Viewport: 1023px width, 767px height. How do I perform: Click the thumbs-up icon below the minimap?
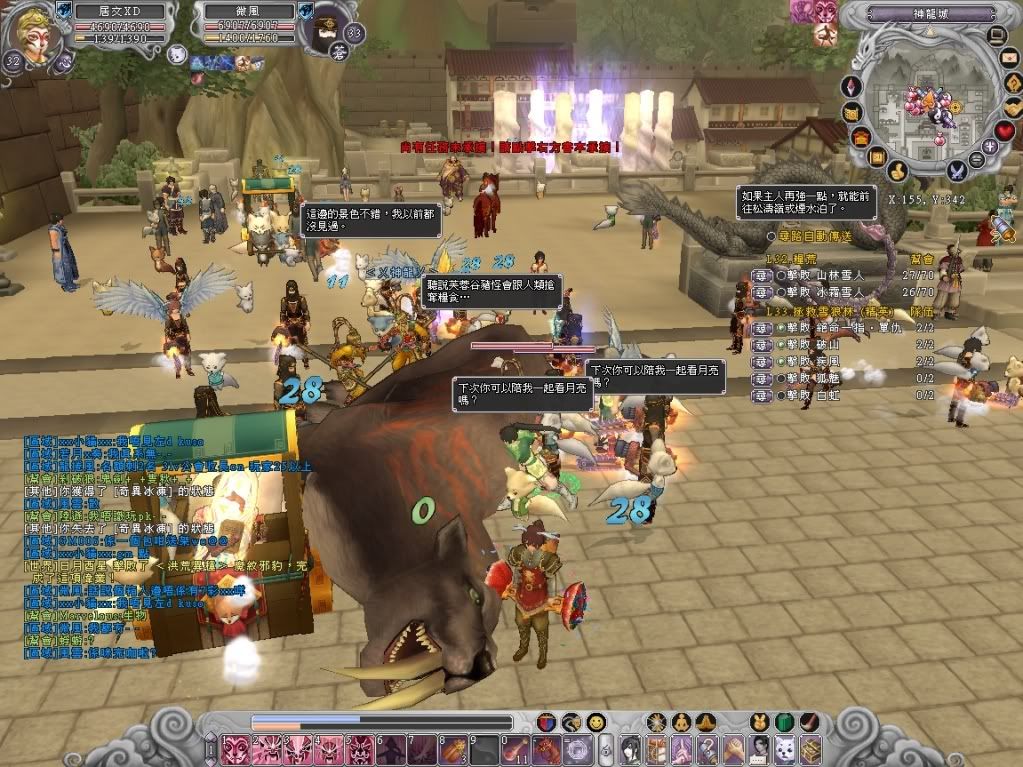coord(897,171)
